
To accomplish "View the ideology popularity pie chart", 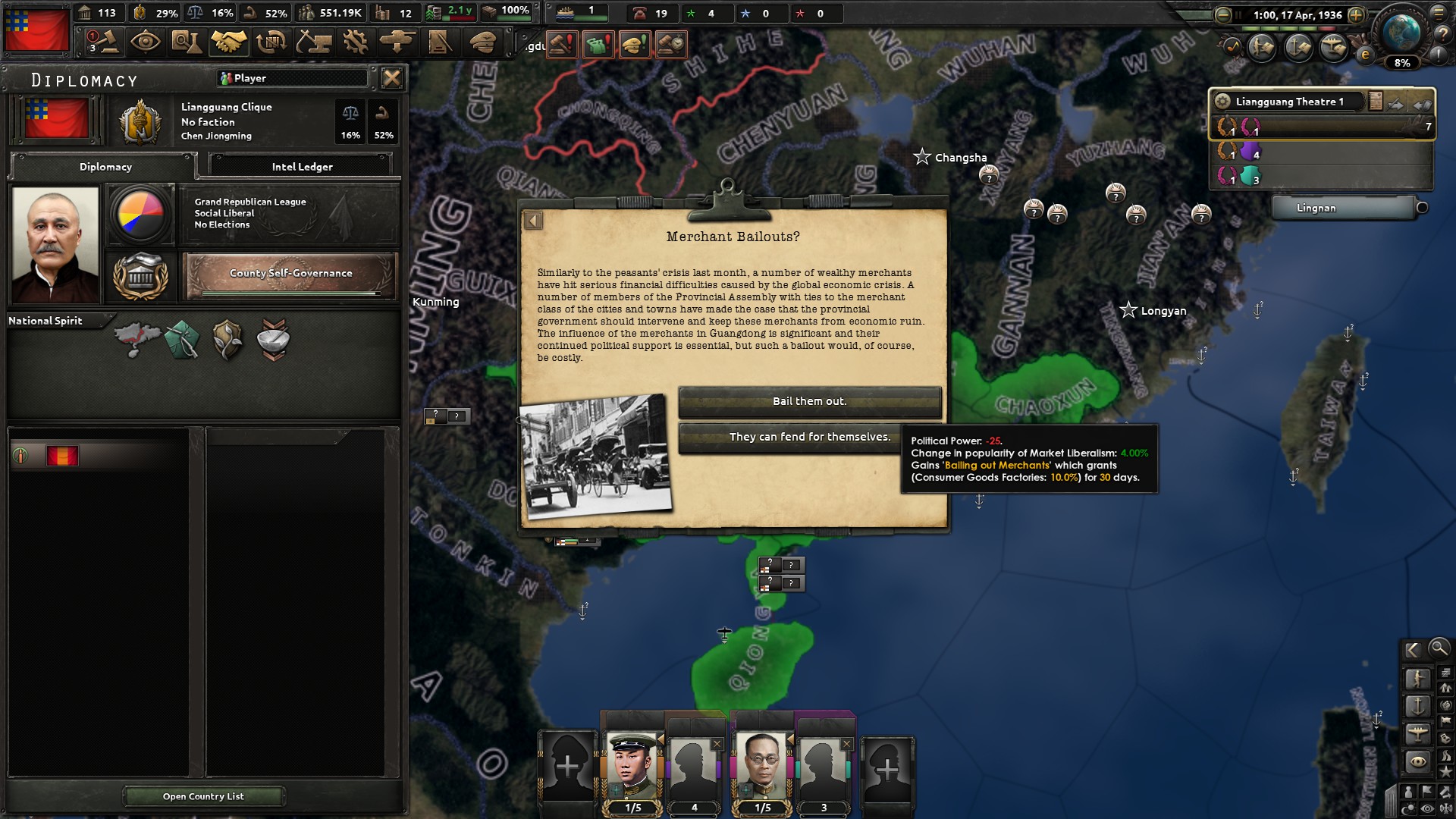I will (x=140, y=214).
